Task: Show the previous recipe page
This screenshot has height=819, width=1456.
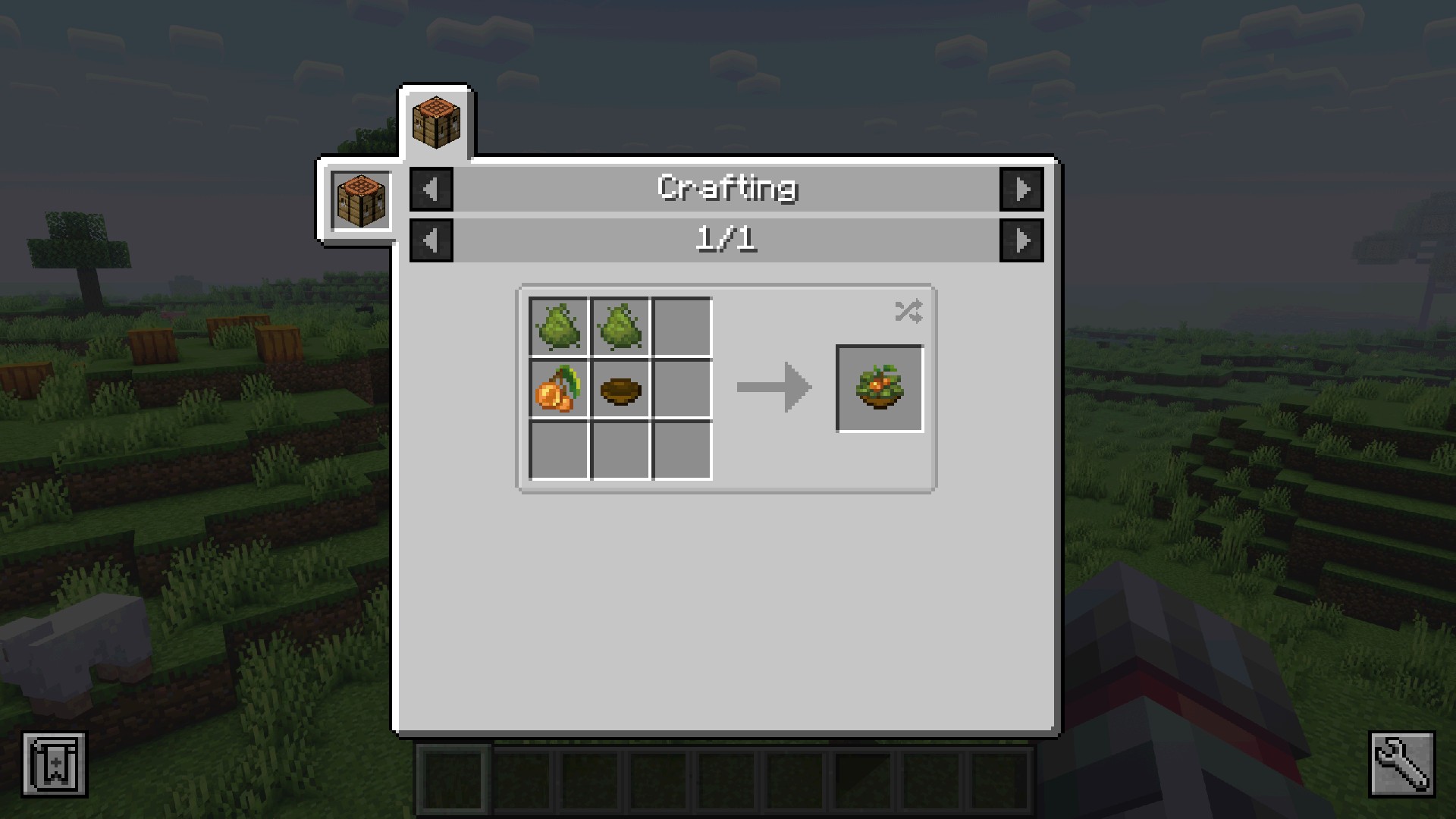Action: click(x=431, y=240)
